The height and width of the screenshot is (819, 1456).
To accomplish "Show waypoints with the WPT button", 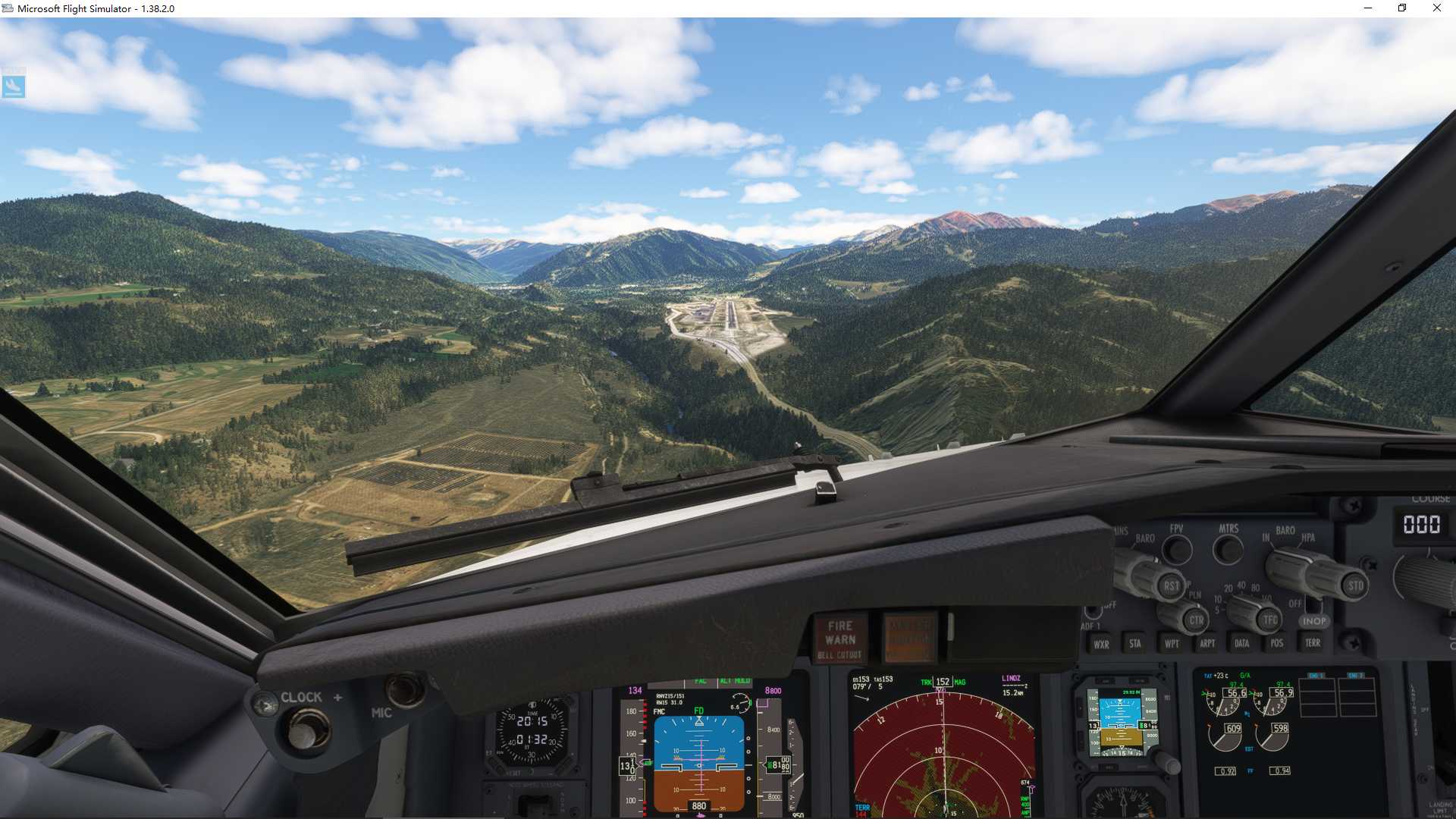I will [x=1172, y=643].
